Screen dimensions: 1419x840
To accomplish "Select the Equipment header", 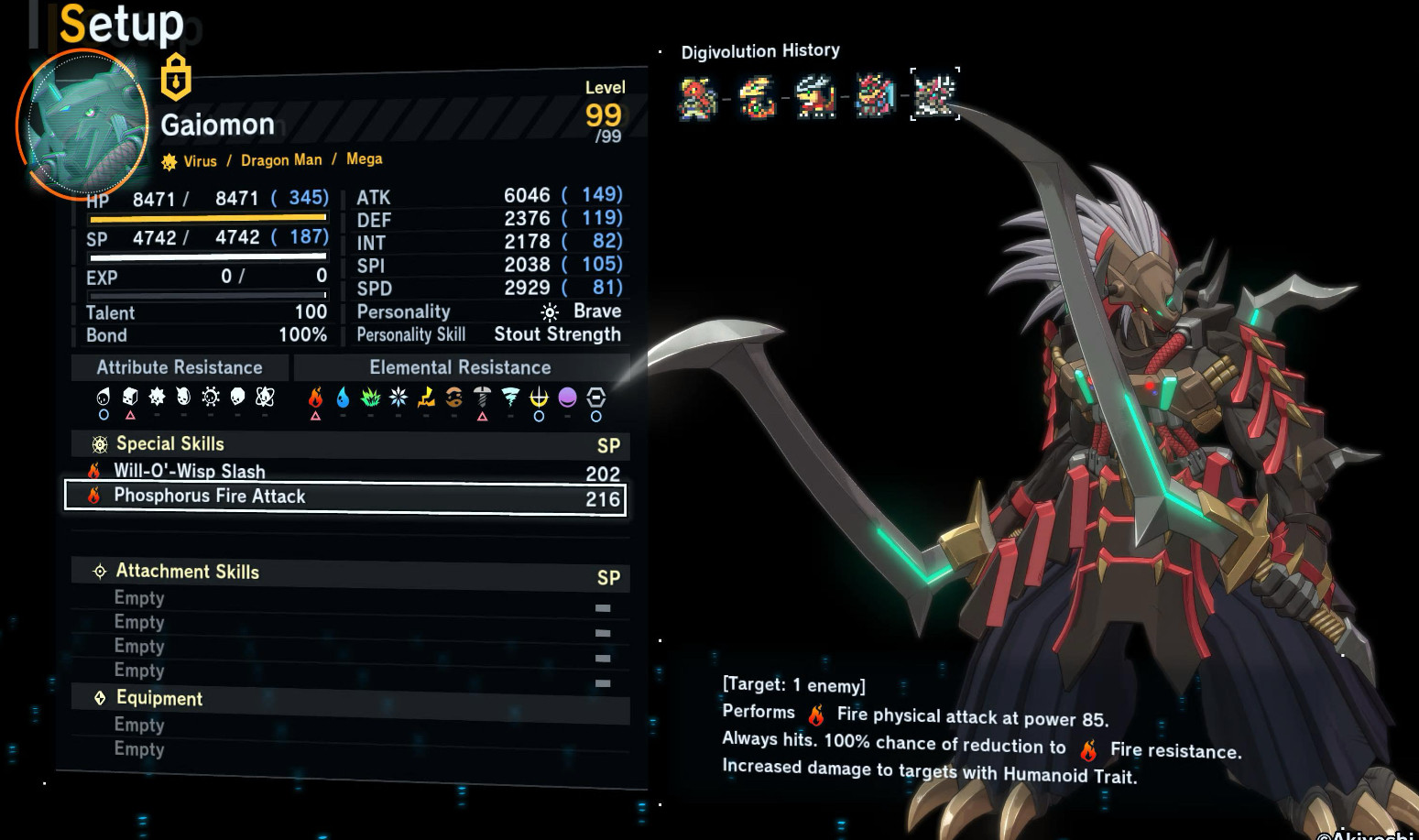I will (x=159, y=698).
